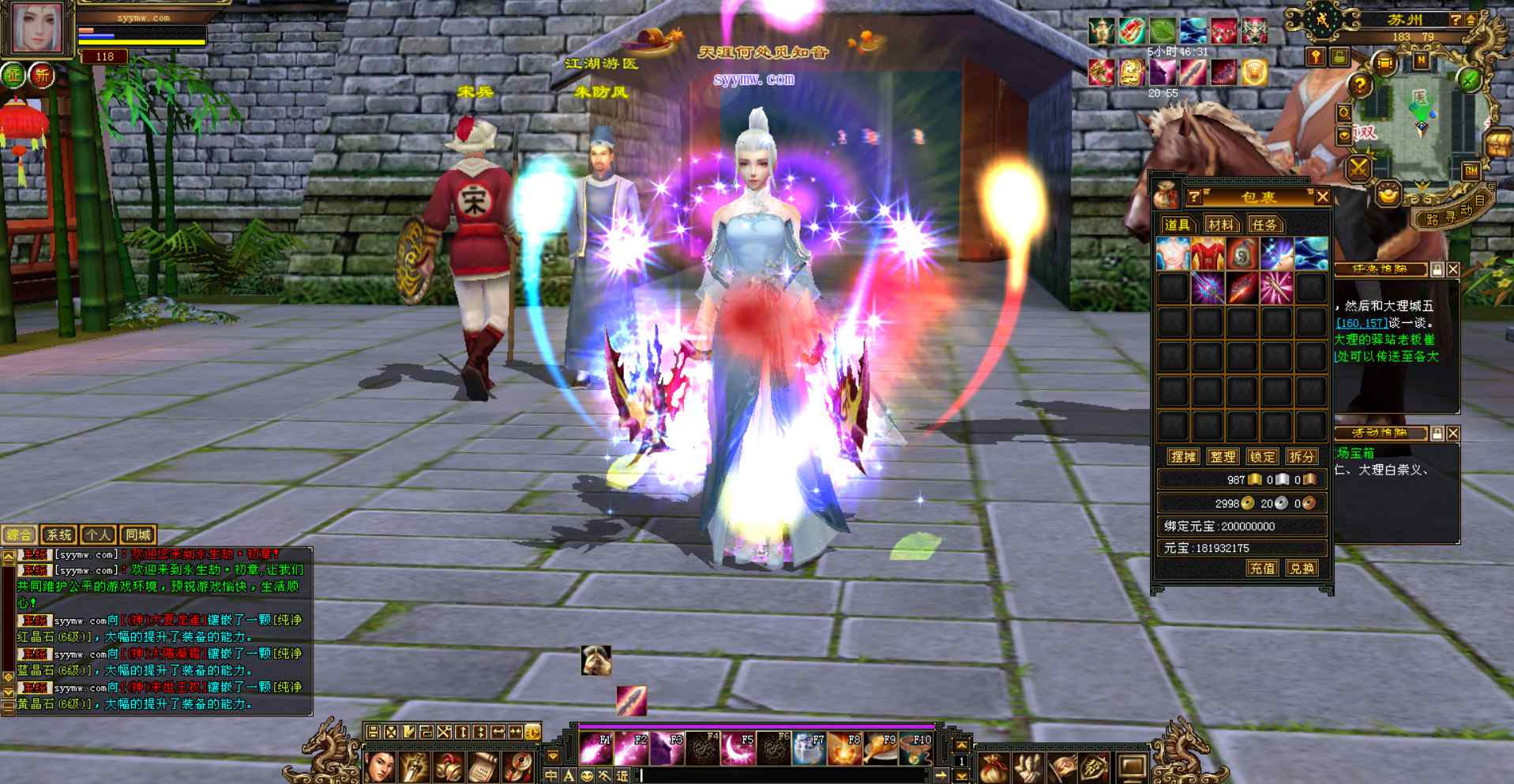Open the 任务 tab in the bag
Viewport: 1514px width, 784px height.
point(1264,225)
